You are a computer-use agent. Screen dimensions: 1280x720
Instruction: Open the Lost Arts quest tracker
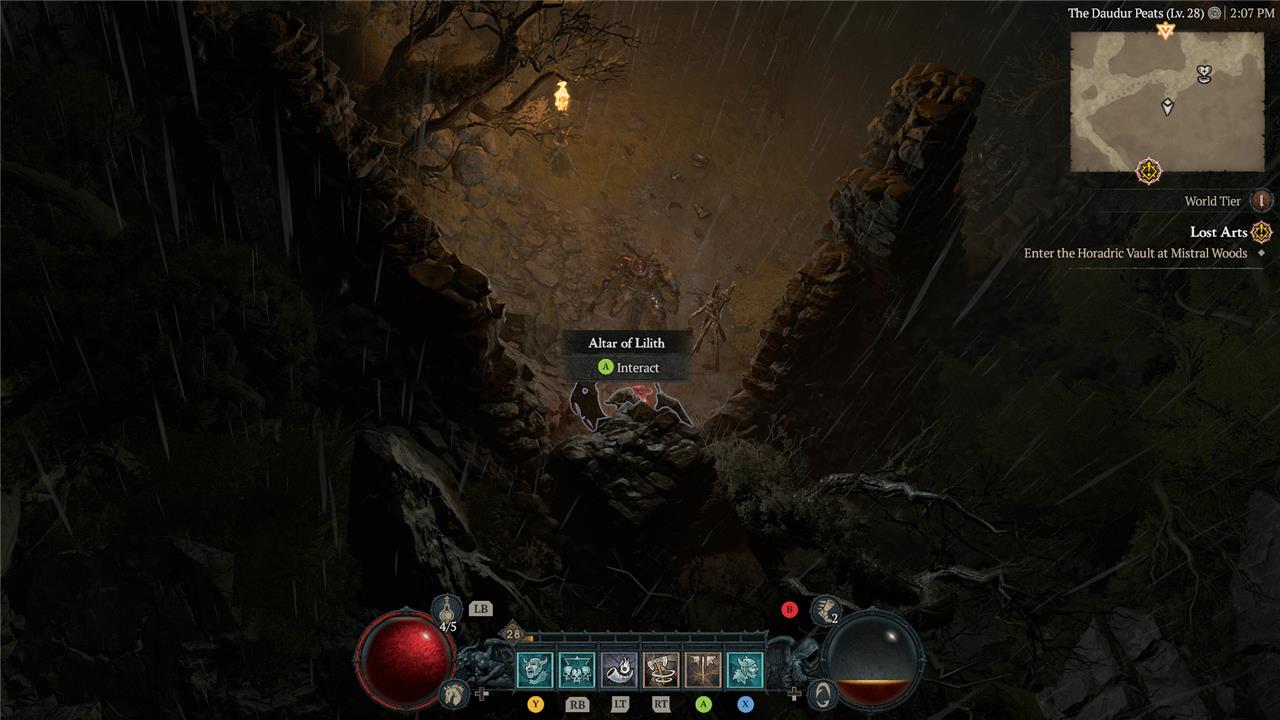click(1217, 232)
